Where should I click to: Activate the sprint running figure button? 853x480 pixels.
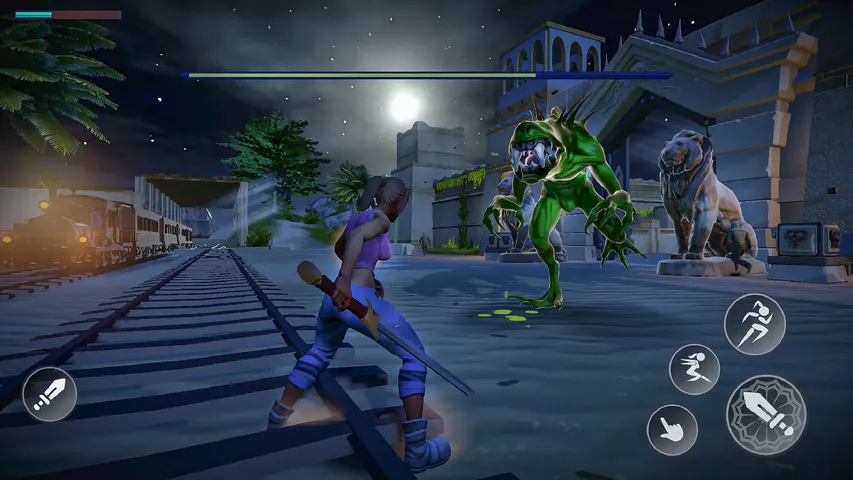(754, 324)
